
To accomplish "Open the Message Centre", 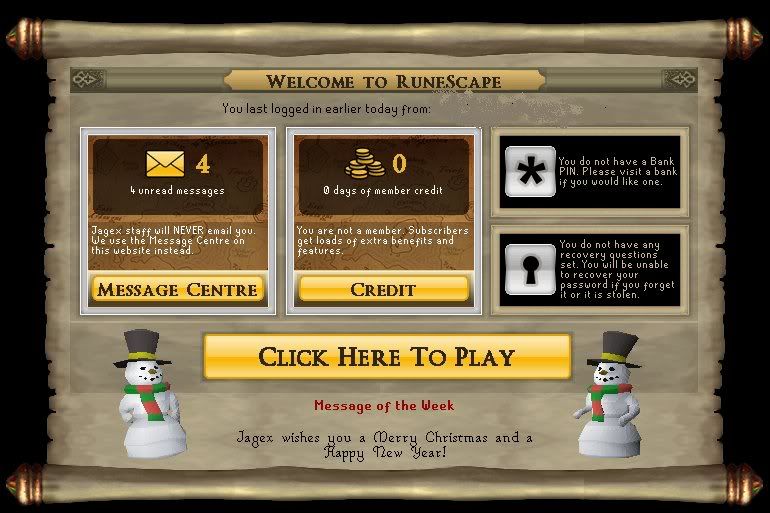I will click(x=177, y=290).
